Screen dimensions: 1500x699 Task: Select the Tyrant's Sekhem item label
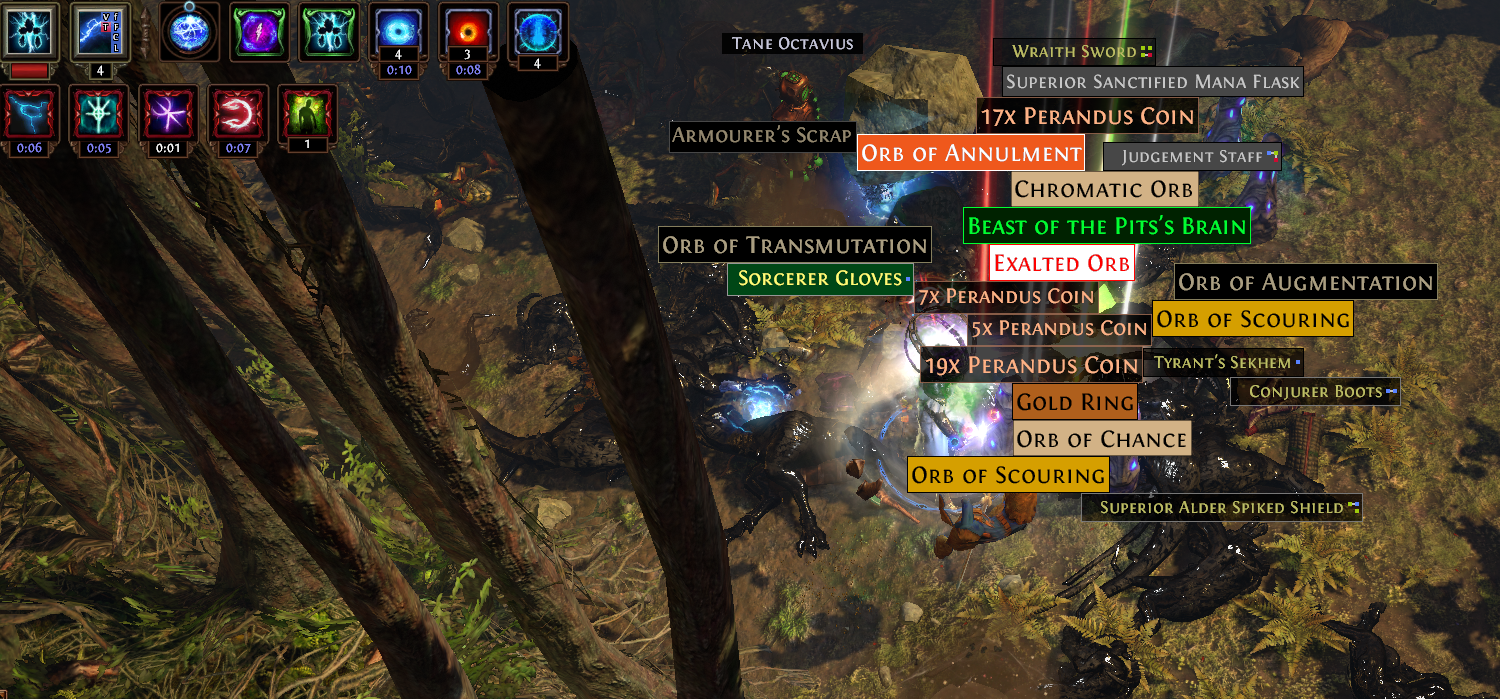1222,363
